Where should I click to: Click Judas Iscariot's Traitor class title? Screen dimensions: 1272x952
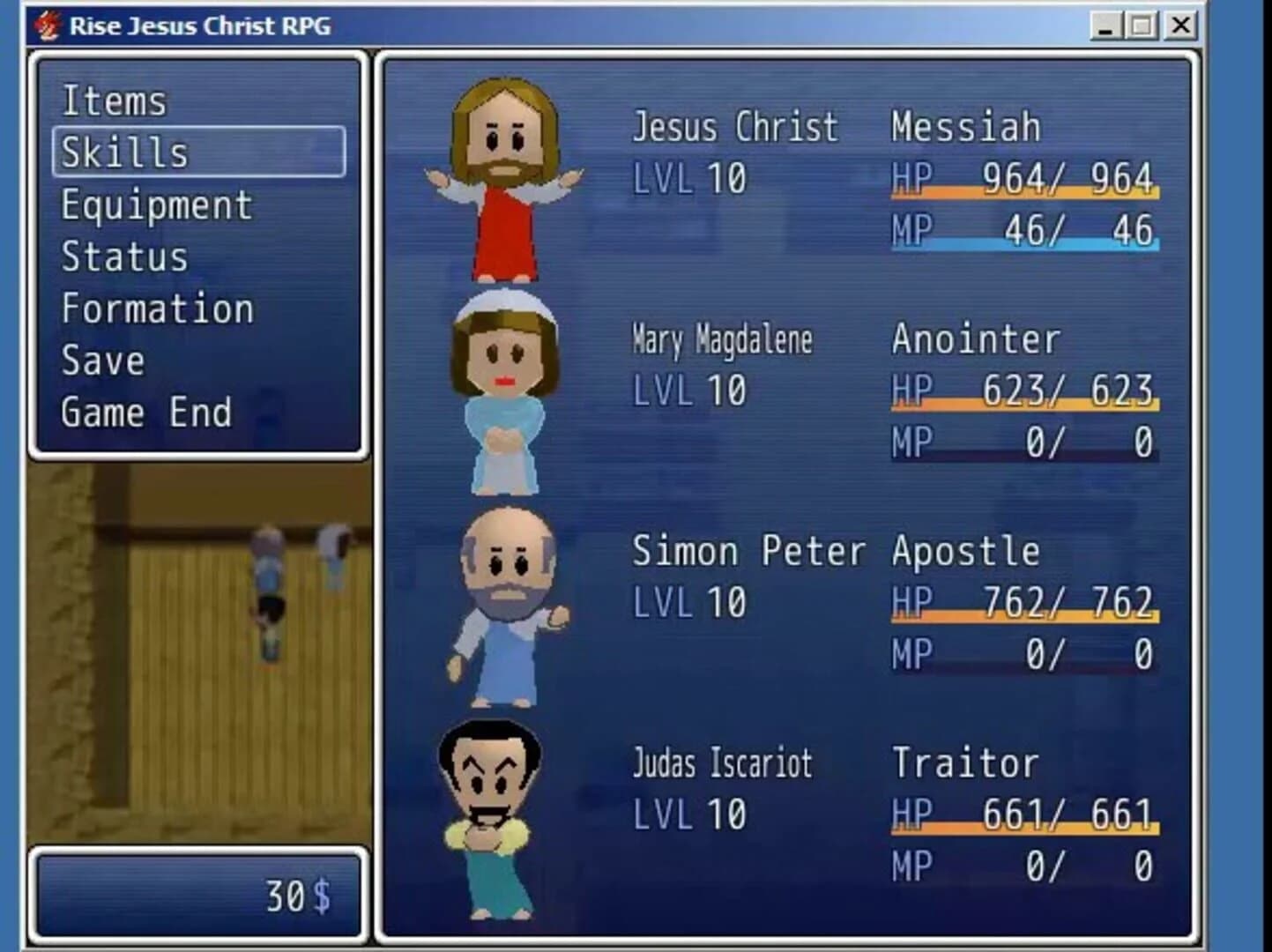[x=963, y=762]
